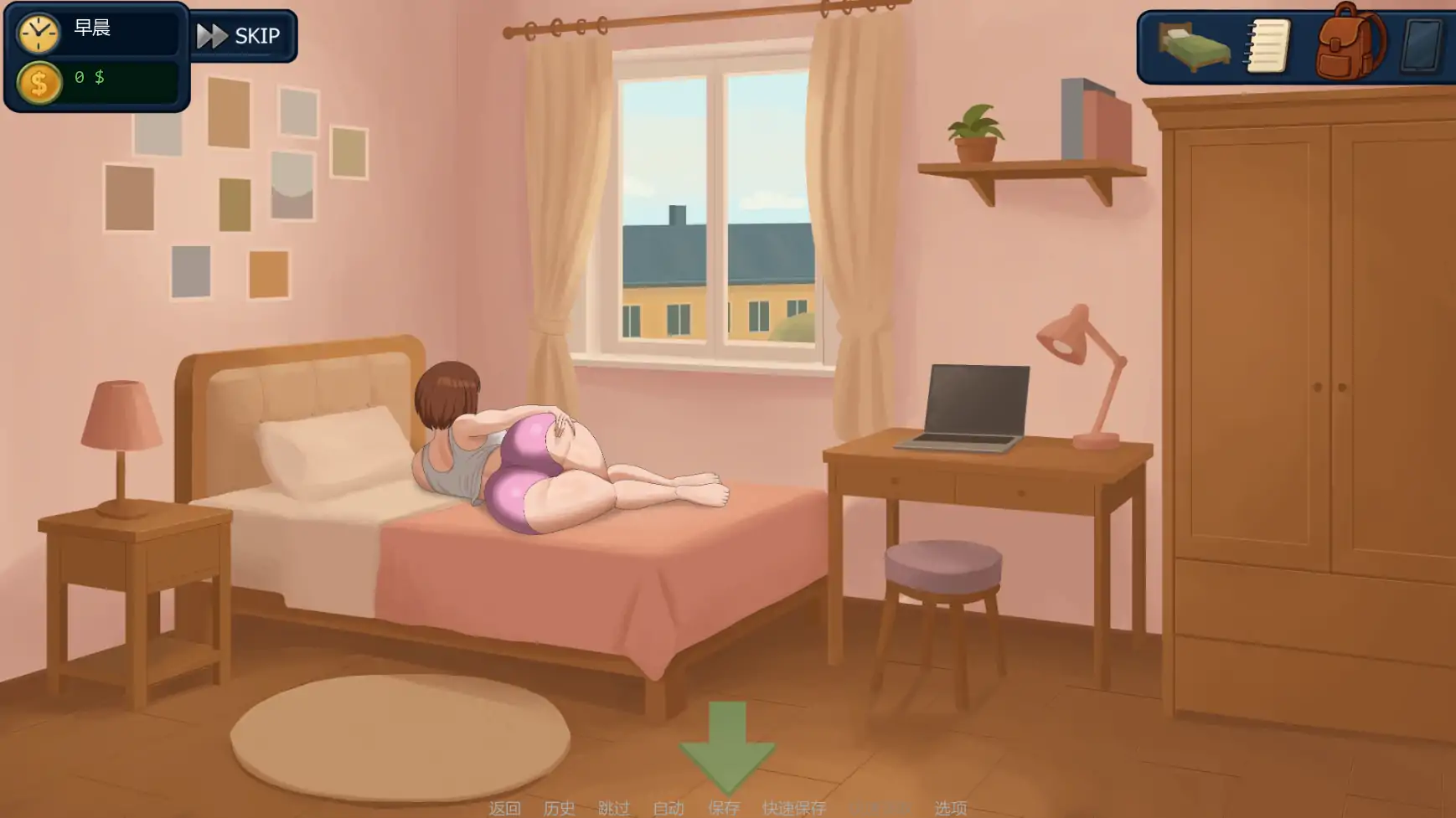This screenshot has height=818, width=1456.
Task: Click the gold coin currency icon
Action: point(39,82)
